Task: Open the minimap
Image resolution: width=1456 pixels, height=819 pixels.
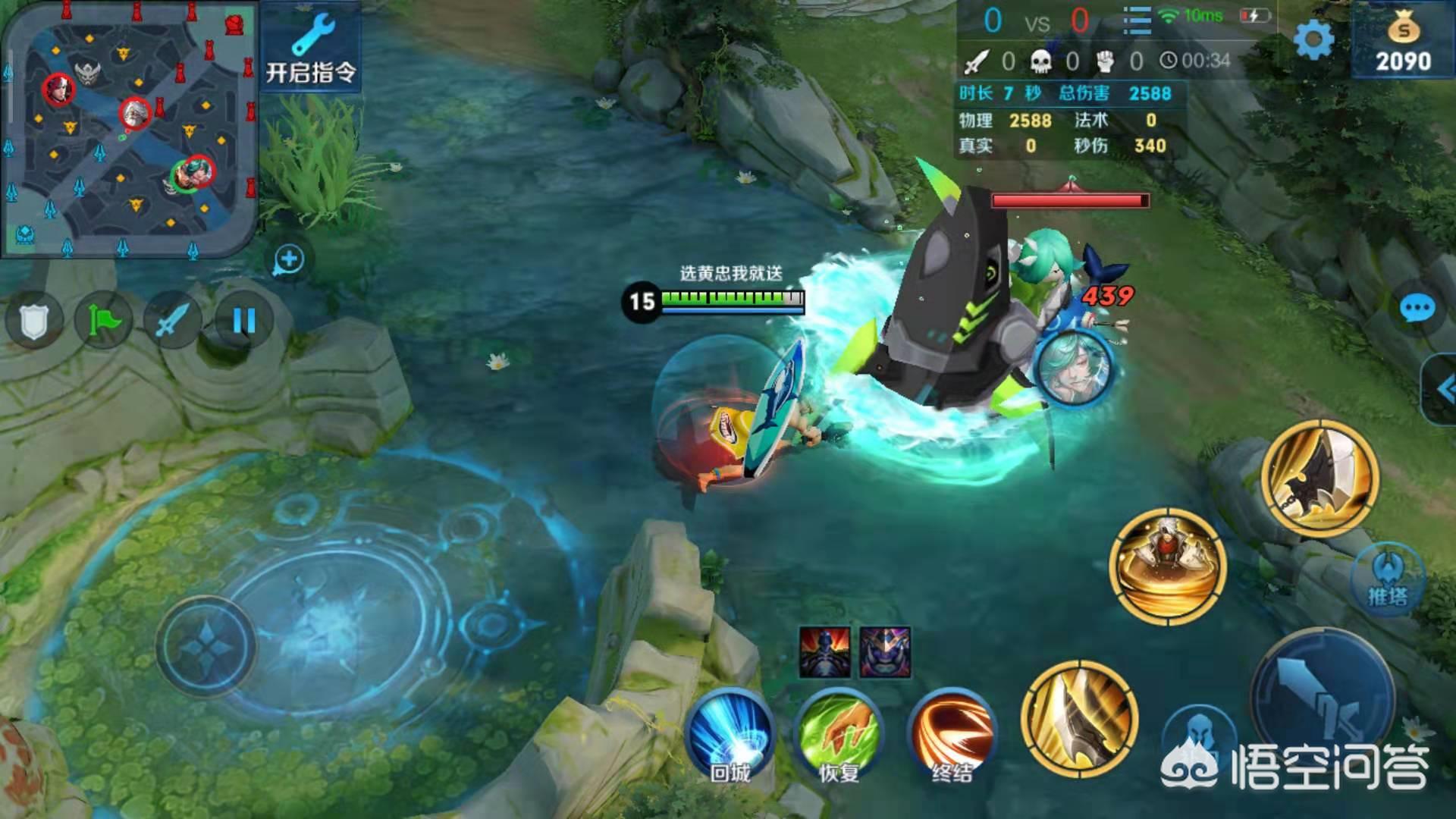Action: pos(129,129)
